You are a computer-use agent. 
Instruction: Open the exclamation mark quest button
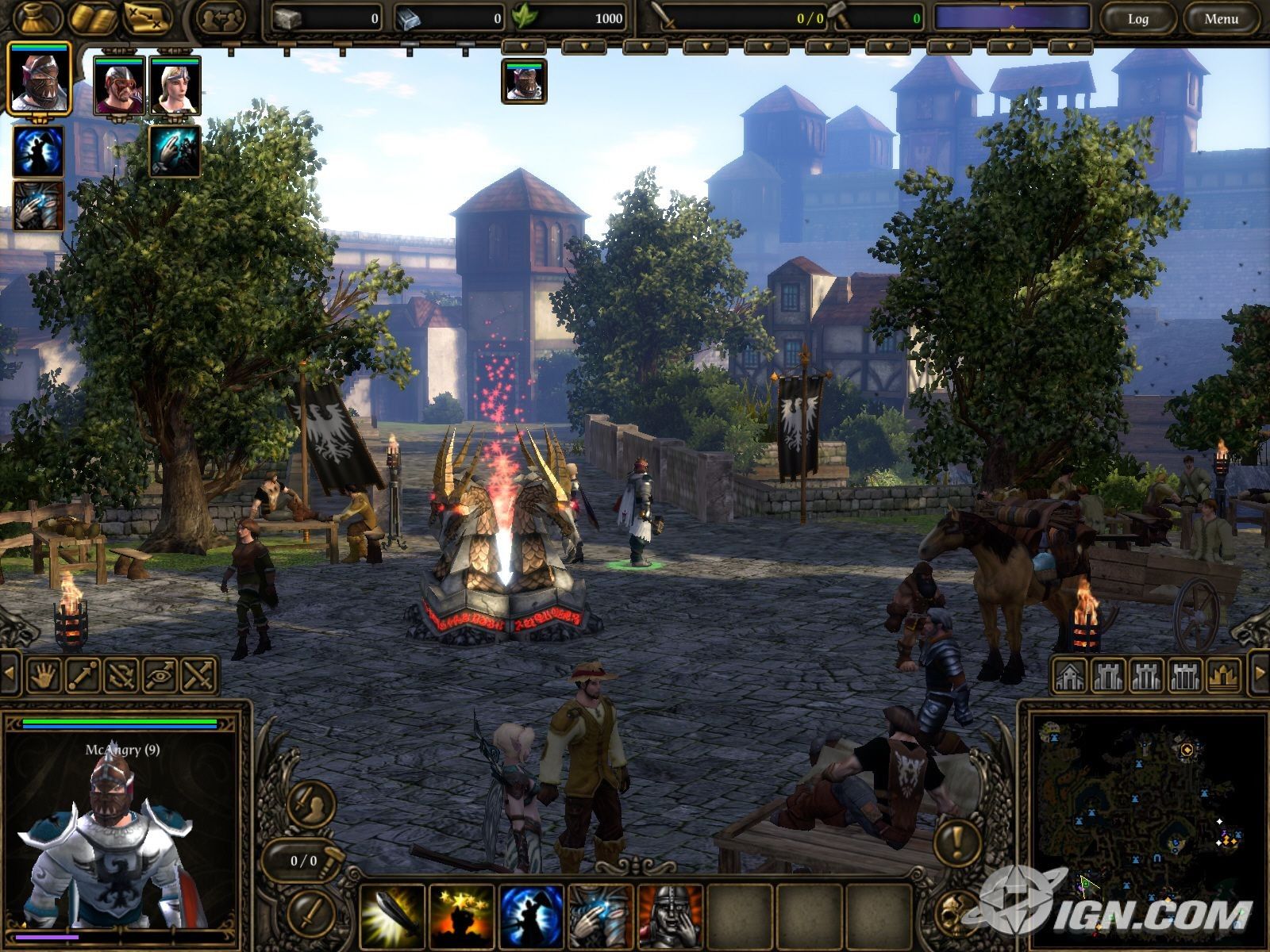tap(959, 839)
